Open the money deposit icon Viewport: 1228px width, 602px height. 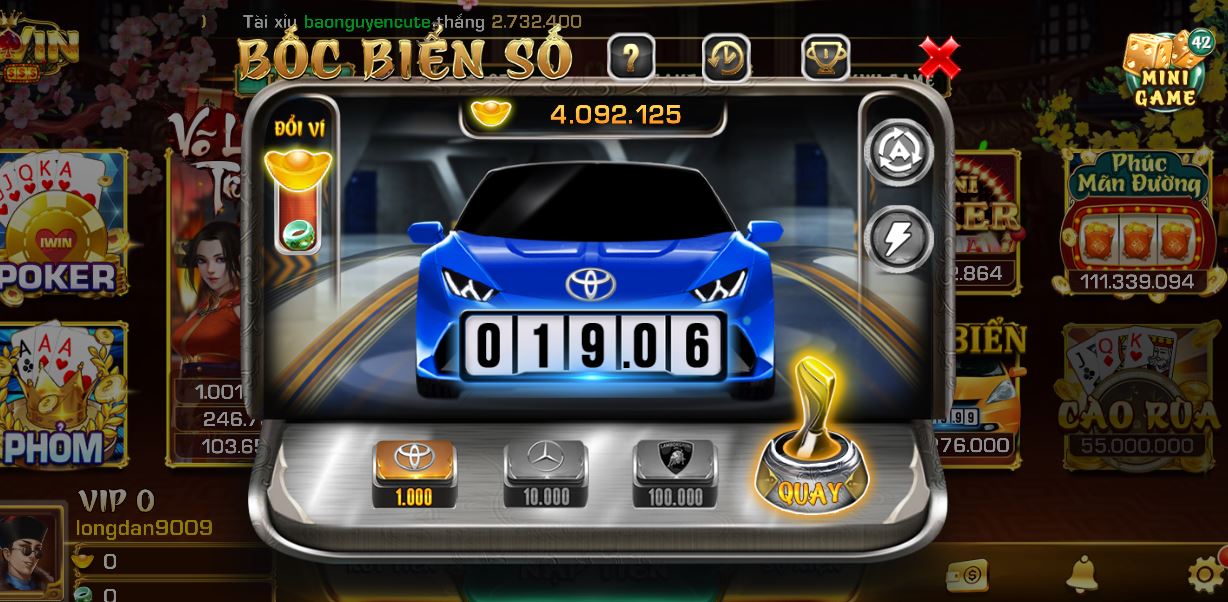[x=966, y=575]
